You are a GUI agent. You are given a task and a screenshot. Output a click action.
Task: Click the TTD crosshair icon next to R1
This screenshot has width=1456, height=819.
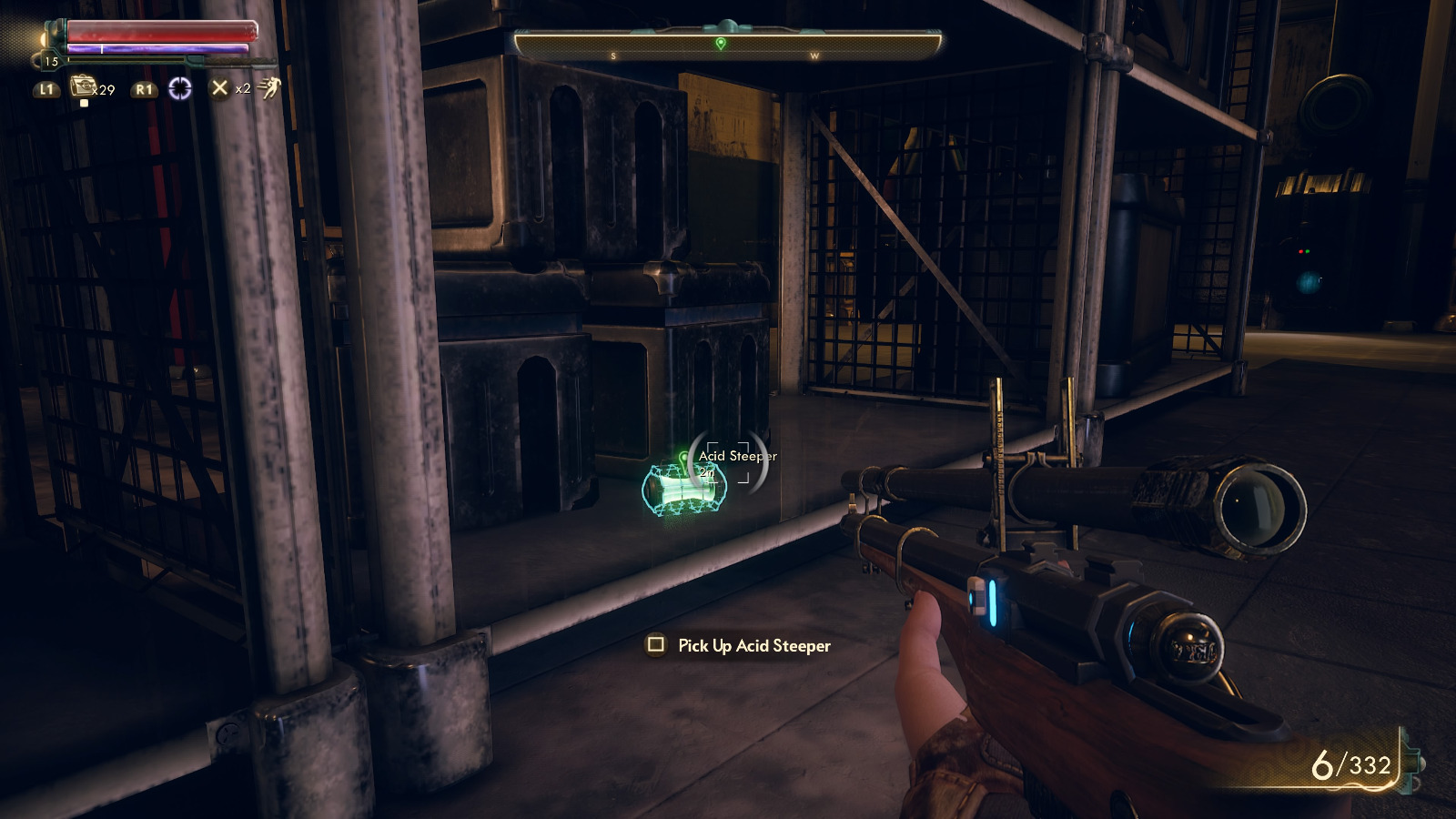click(181, 89)
